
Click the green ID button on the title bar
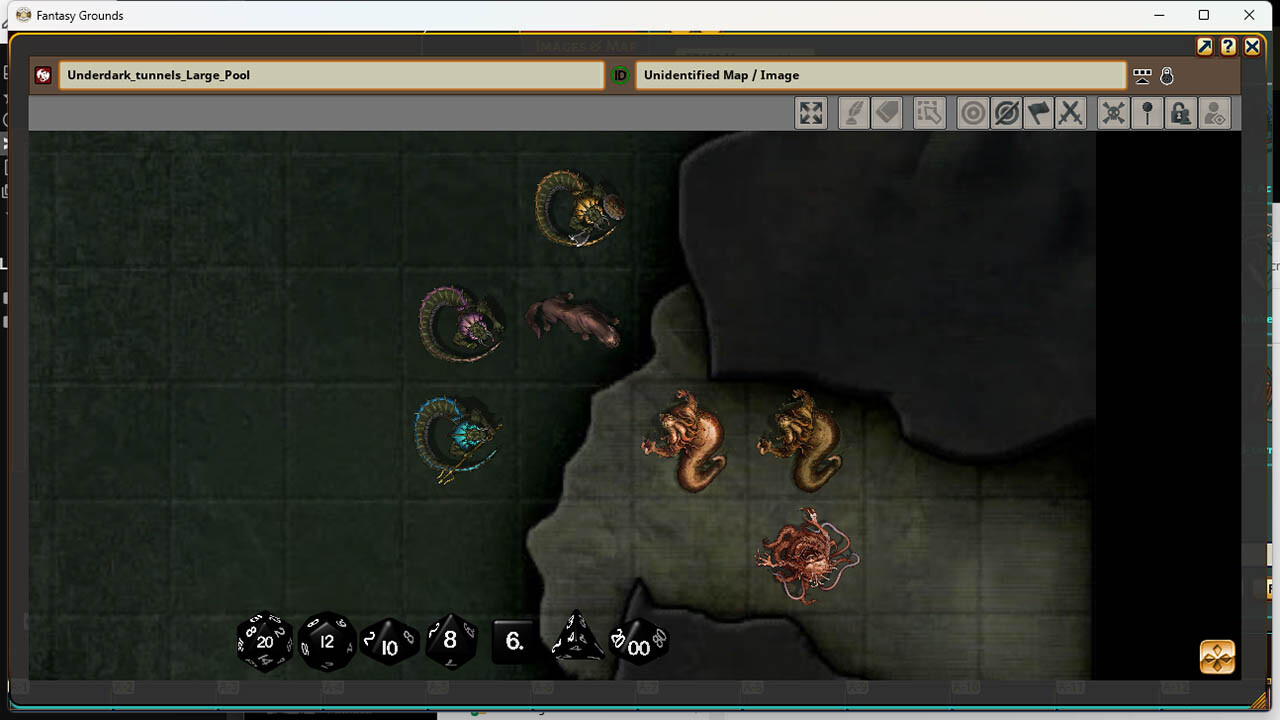tap(620, 74)
